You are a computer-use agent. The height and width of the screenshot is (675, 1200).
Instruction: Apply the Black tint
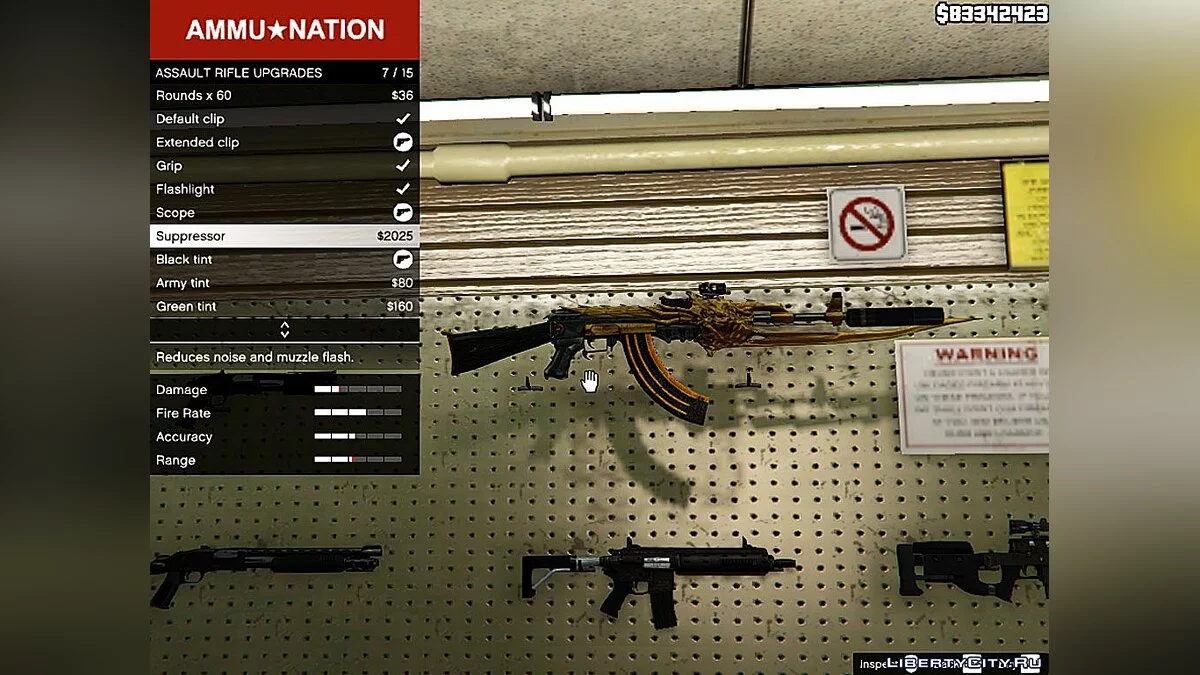click(x=284, y=260)
